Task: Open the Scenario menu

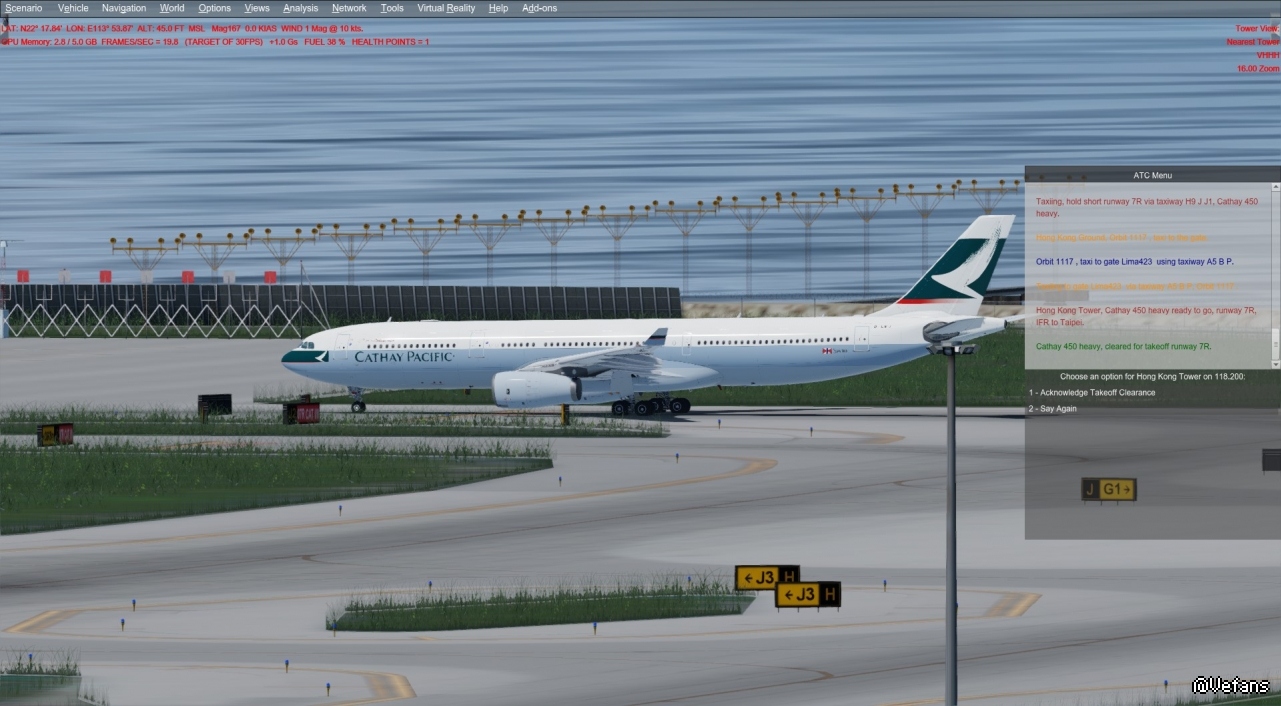Action: tap(24, 8)
